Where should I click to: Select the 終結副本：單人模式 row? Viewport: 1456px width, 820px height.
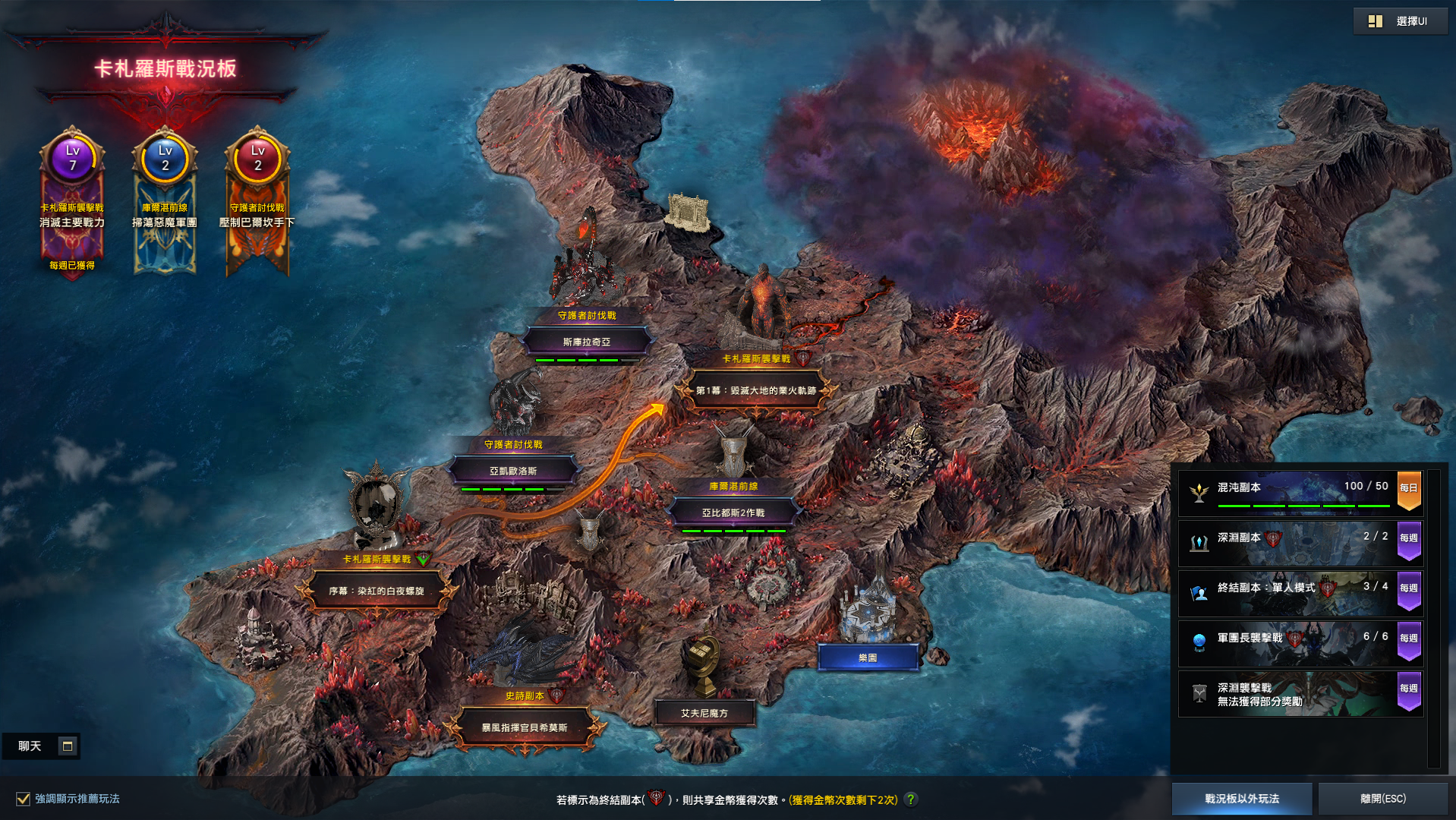coord(1300,592)
